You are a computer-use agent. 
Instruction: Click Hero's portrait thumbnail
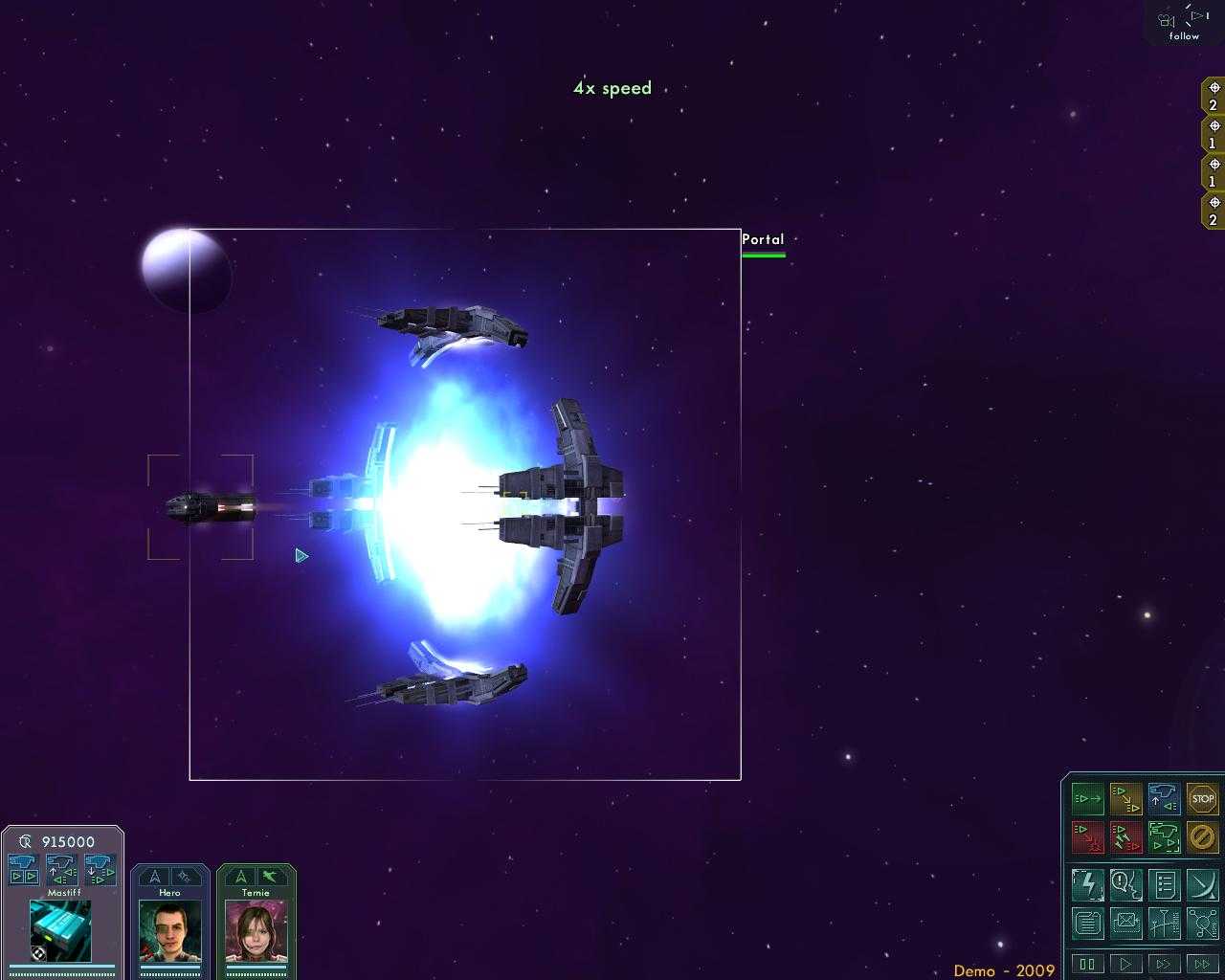click(169, 930)
